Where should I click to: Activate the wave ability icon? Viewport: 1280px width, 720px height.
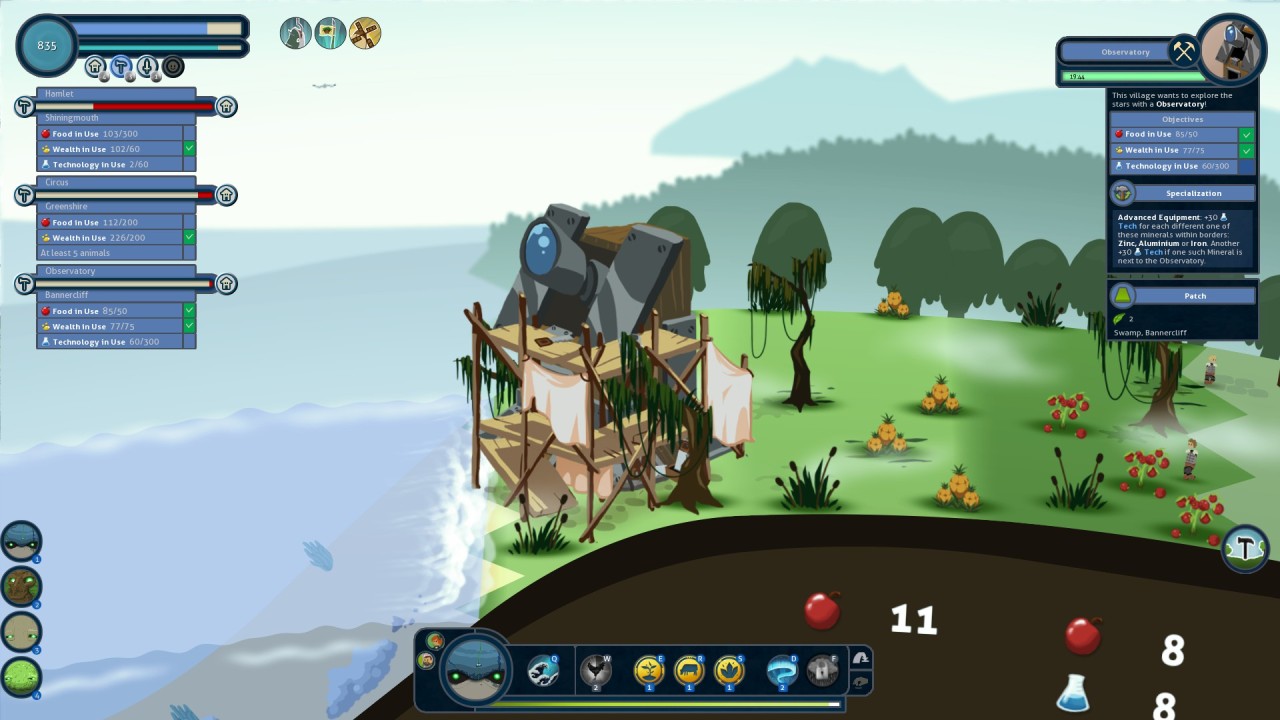(x=544, y=670)
